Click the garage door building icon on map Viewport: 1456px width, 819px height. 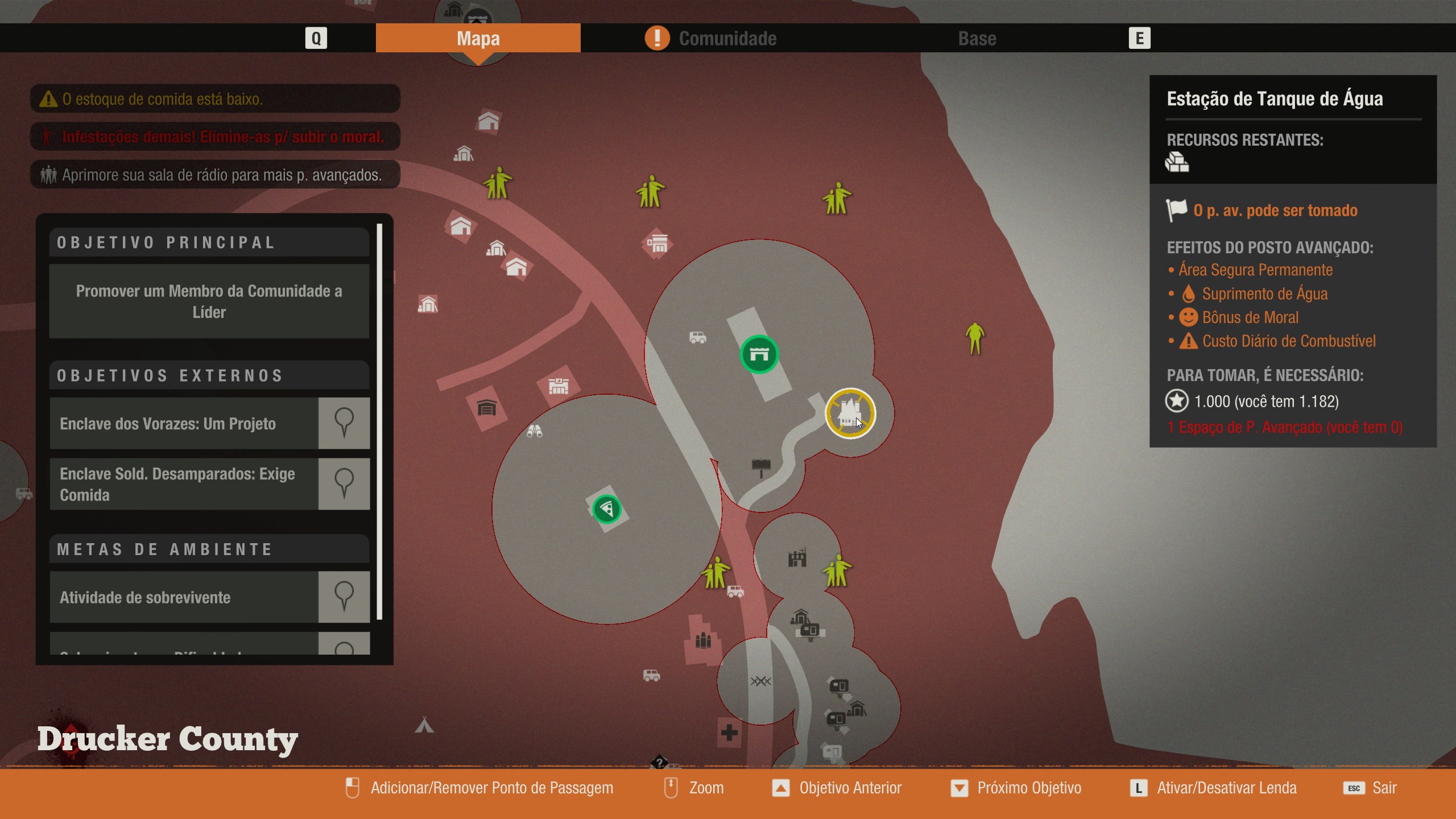click(486, 407)
